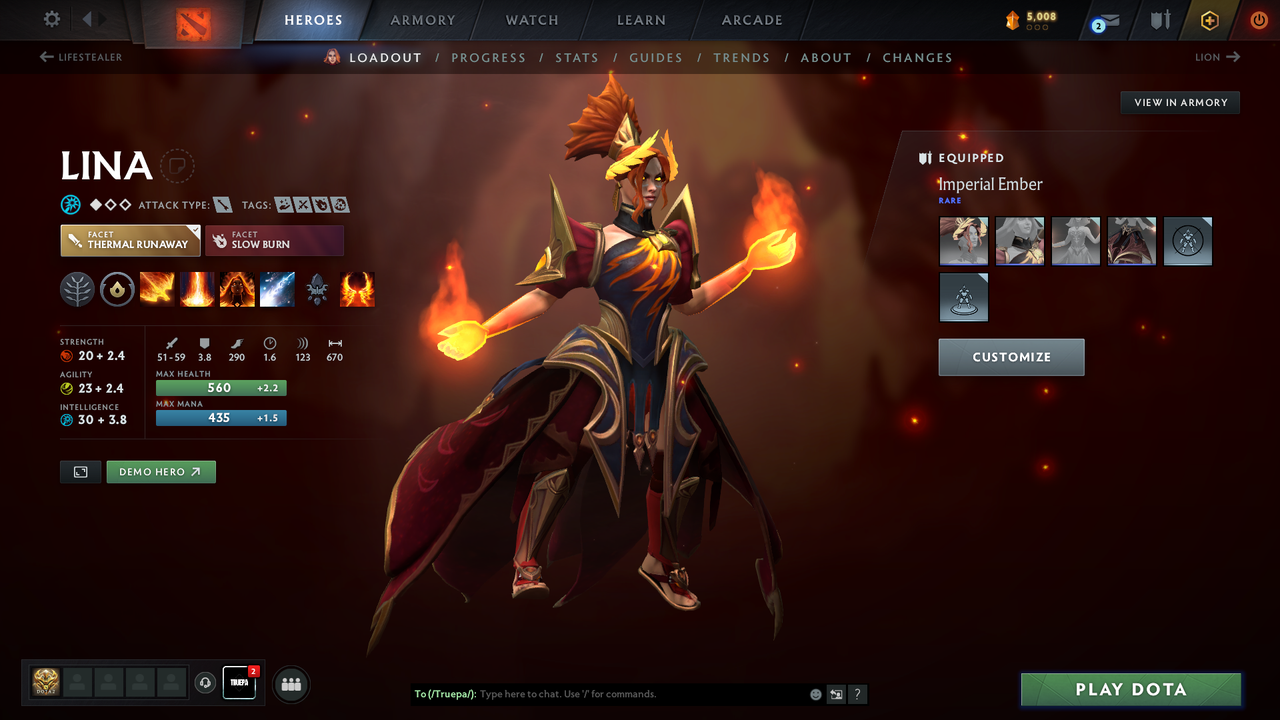The height and width of the screenshot is (720, 1280).
Task: Click the headset voice chat icon
Action: [207, 682]
